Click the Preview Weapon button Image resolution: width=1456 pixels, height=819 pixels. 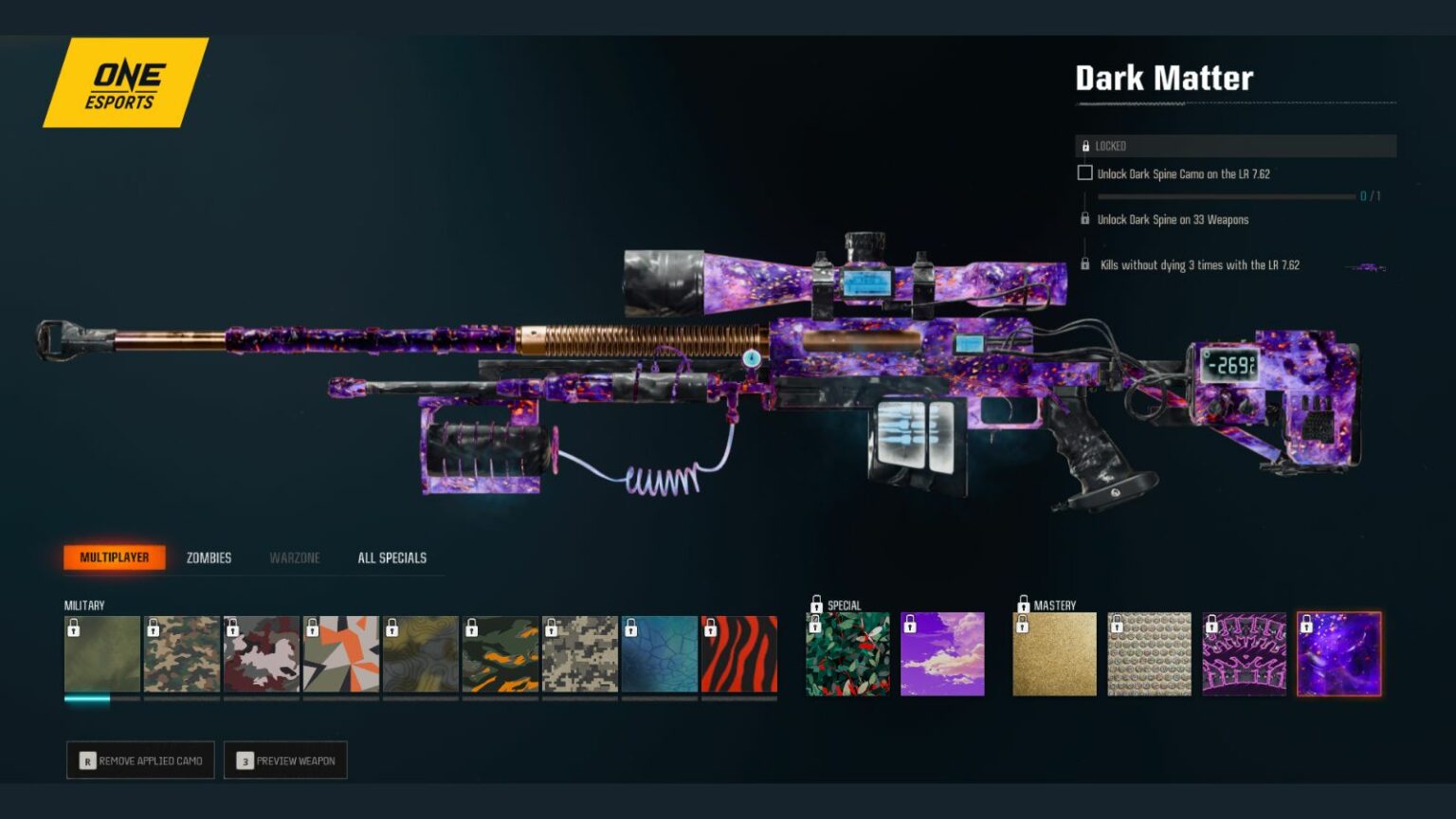pos(285,759)
